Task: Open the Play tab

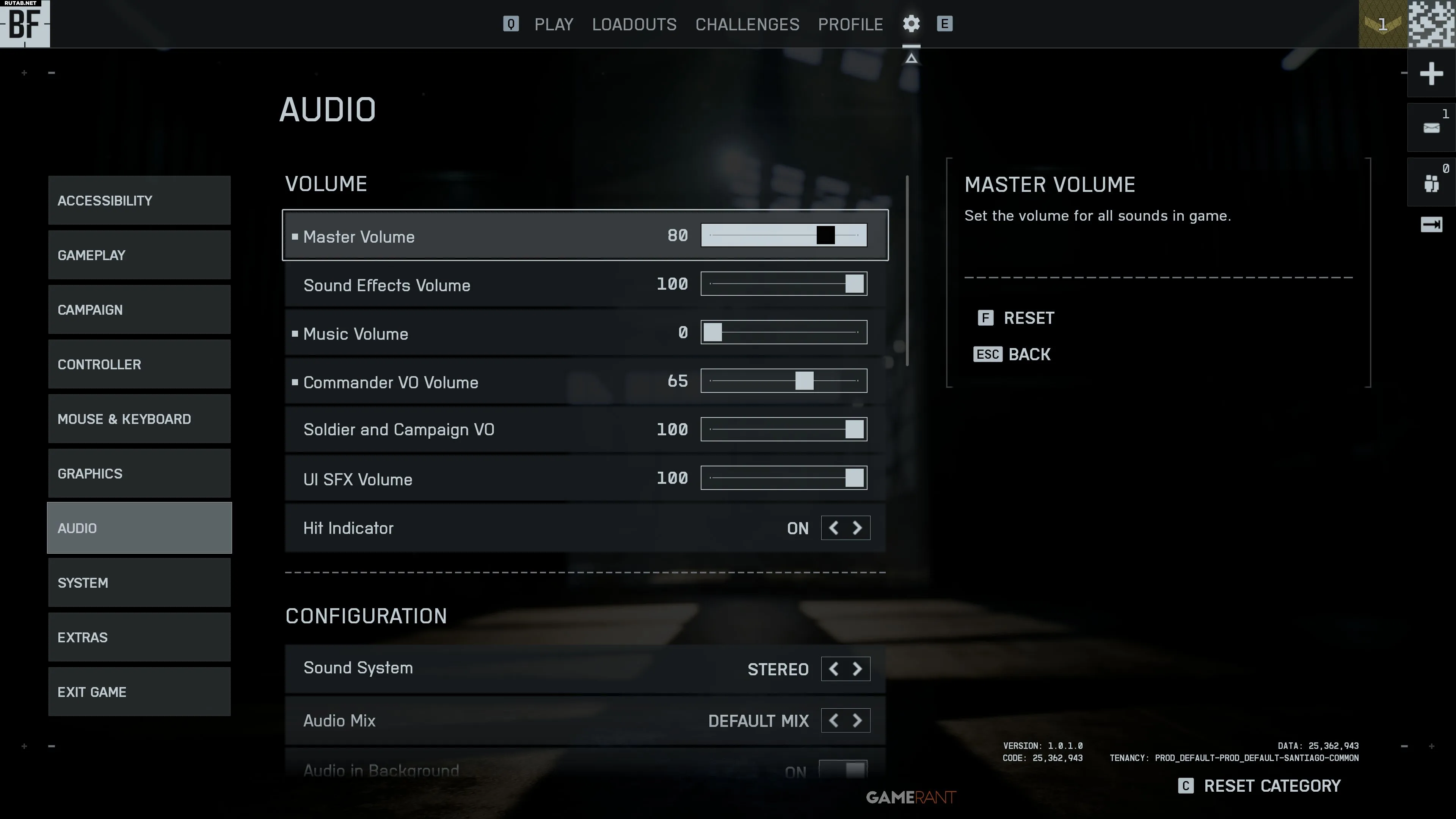Action: click(553, 24)
